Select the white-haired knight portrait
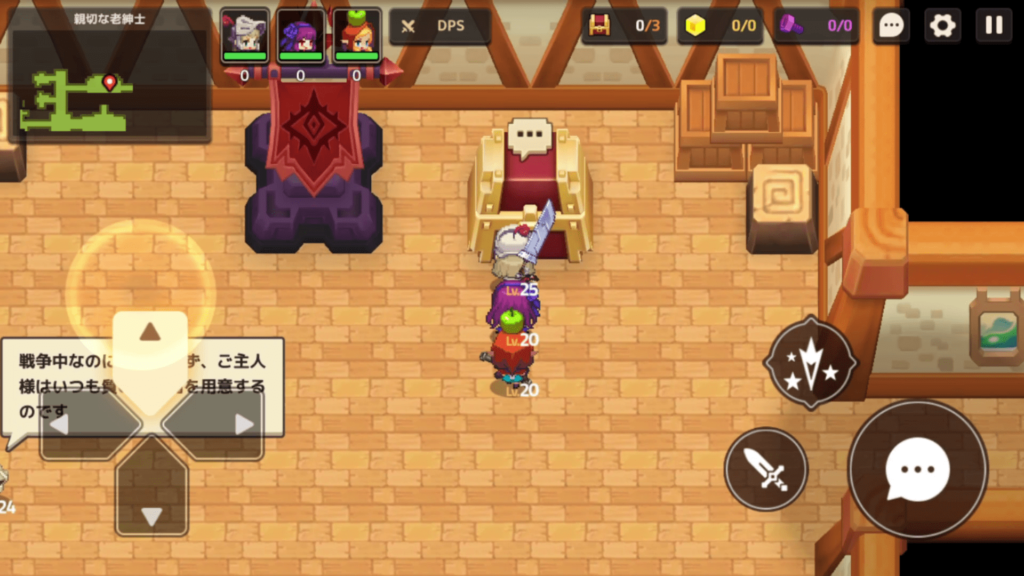The width and height of the screenshot is (1024, 576). [245, 33]
